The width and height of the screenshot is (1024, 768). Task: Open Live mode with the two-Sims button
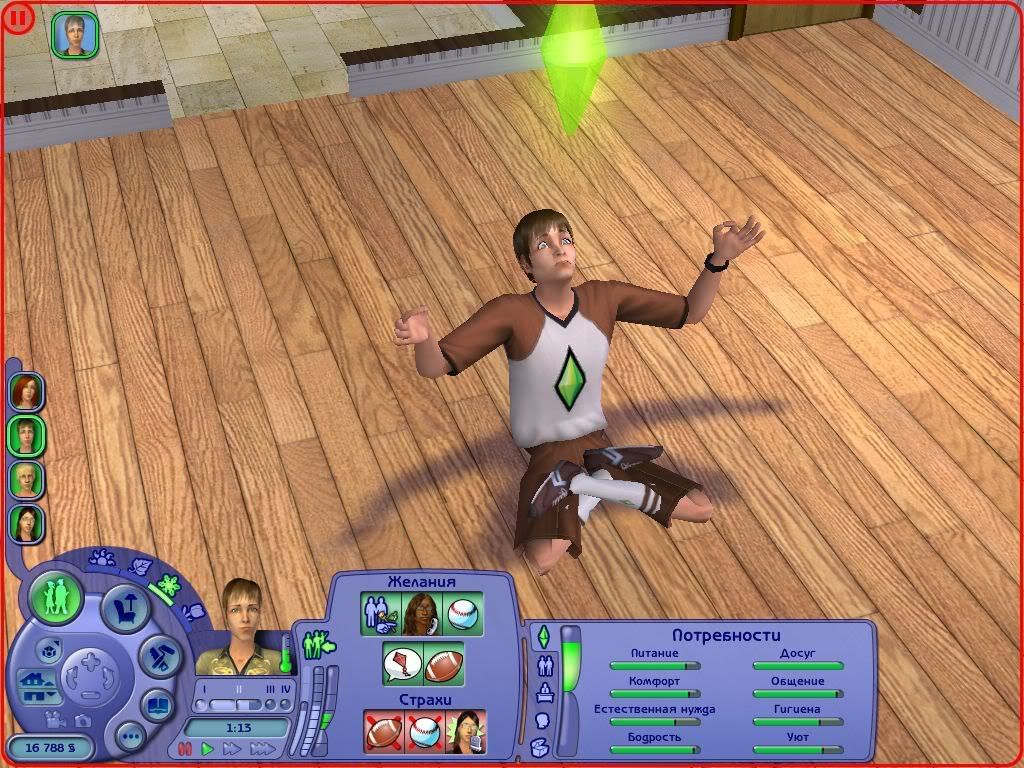pyautogui.click(x=56, y=597)
